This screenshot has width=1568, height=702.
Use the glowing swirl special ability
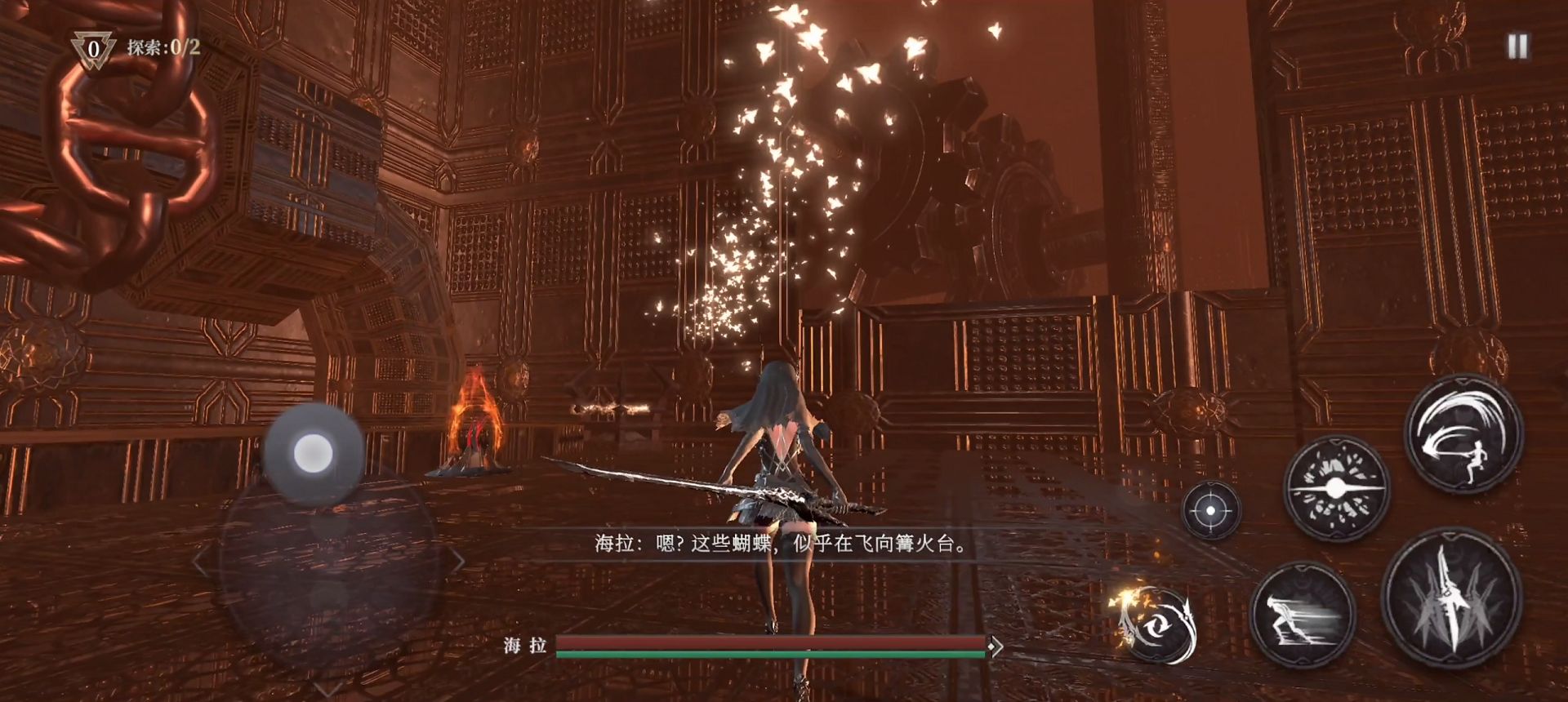(1155, 624)
